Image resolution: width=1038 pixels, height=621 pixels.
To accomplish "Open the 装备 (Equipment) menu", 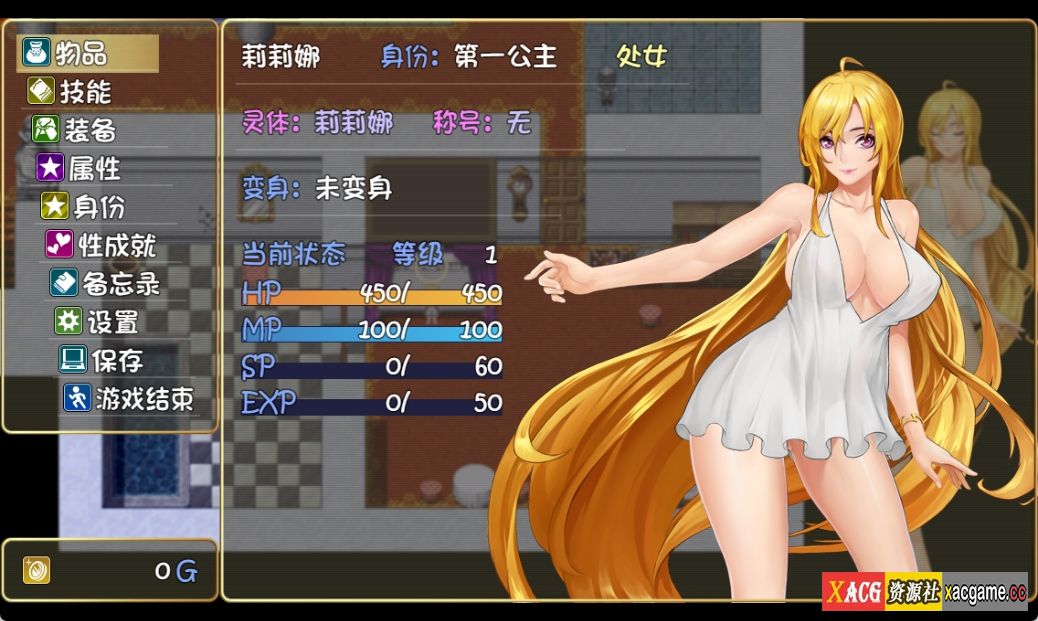I will pos(90,130).
